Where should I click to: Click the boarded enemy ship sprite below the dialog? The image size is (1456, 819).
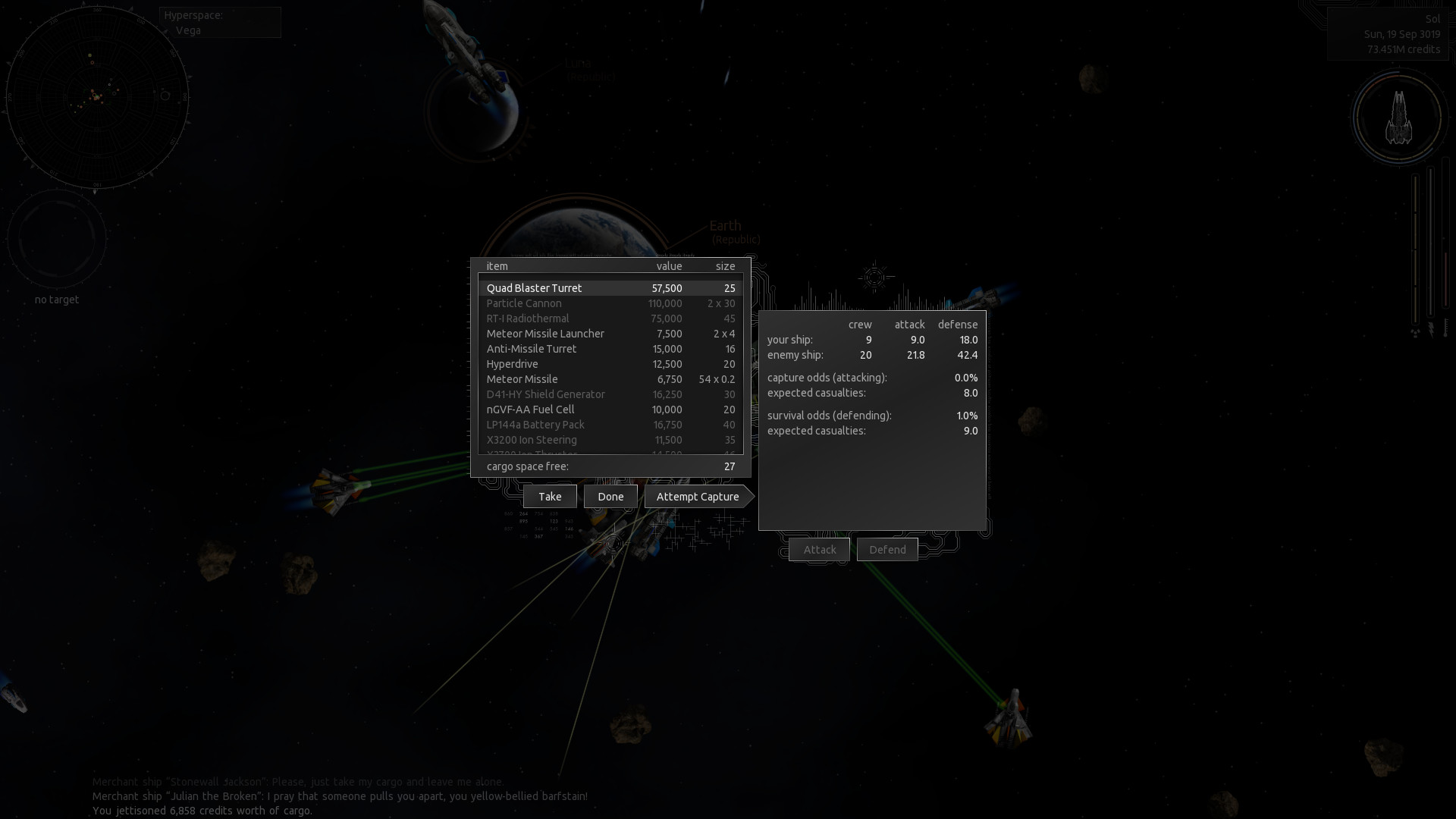pyautogui.click(x=613, y=542)
